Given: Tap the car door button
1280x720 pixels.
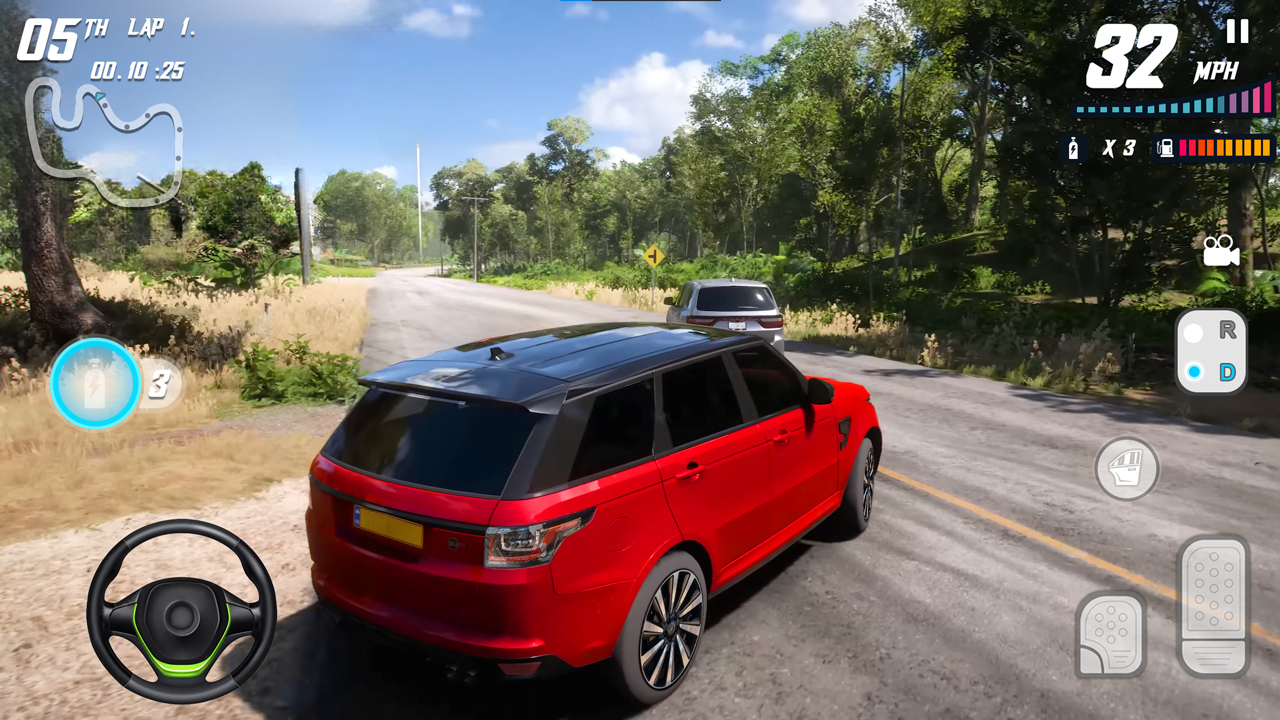Looking at the screenshot, I should coord(1127,468).
